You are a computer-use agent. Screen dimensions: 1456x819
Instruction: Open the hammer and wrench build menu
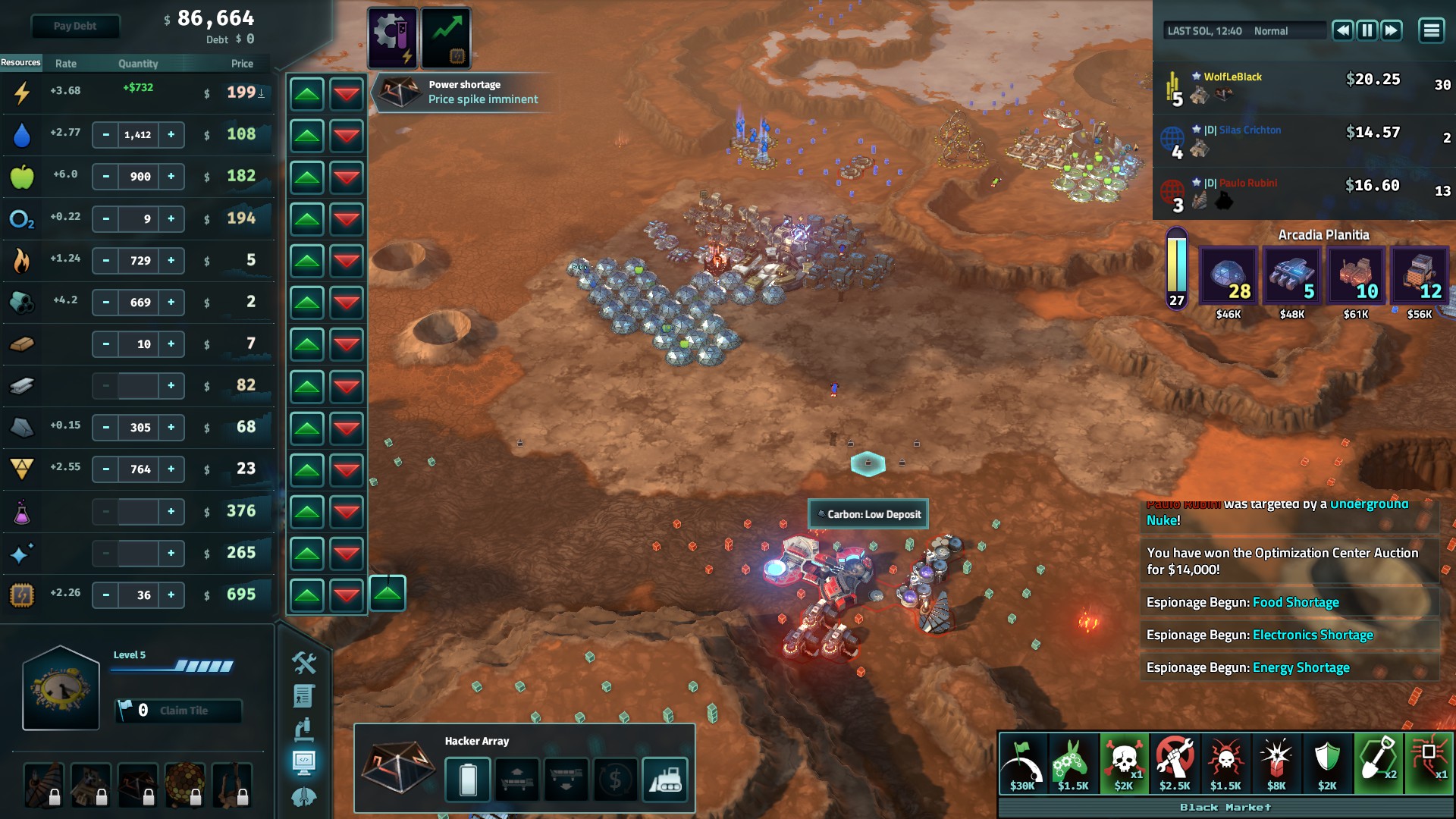click(x=304, y=663)
